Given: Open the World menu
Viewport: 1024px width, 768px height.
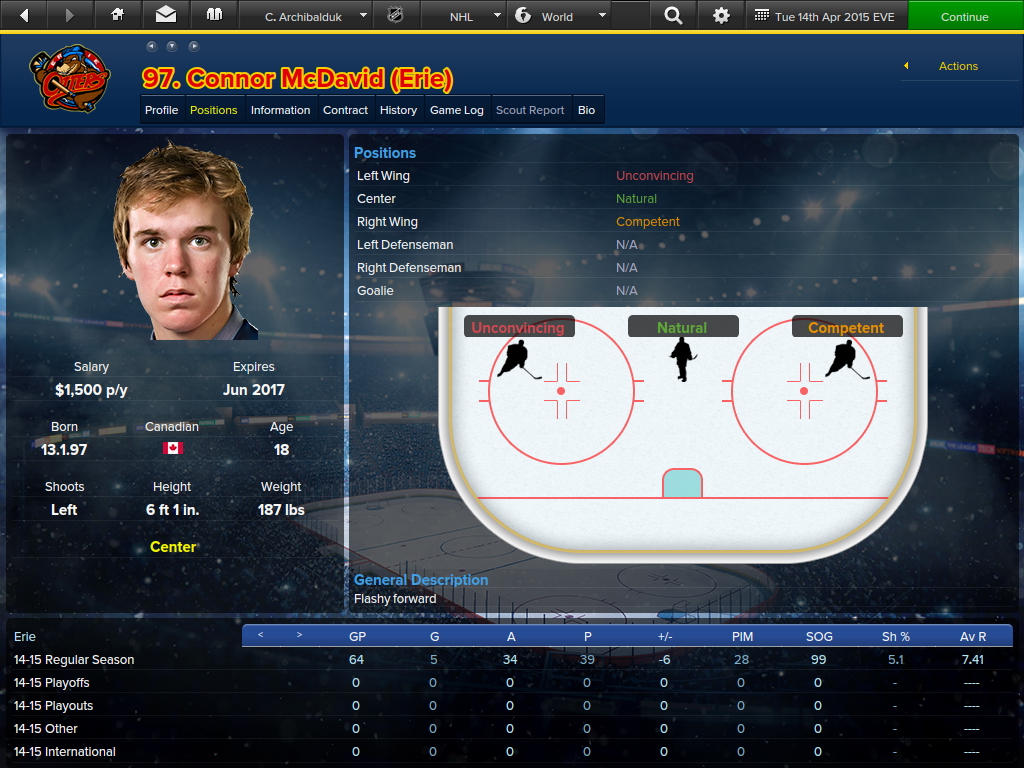Looking at the screenshot, I should point(558,16).
